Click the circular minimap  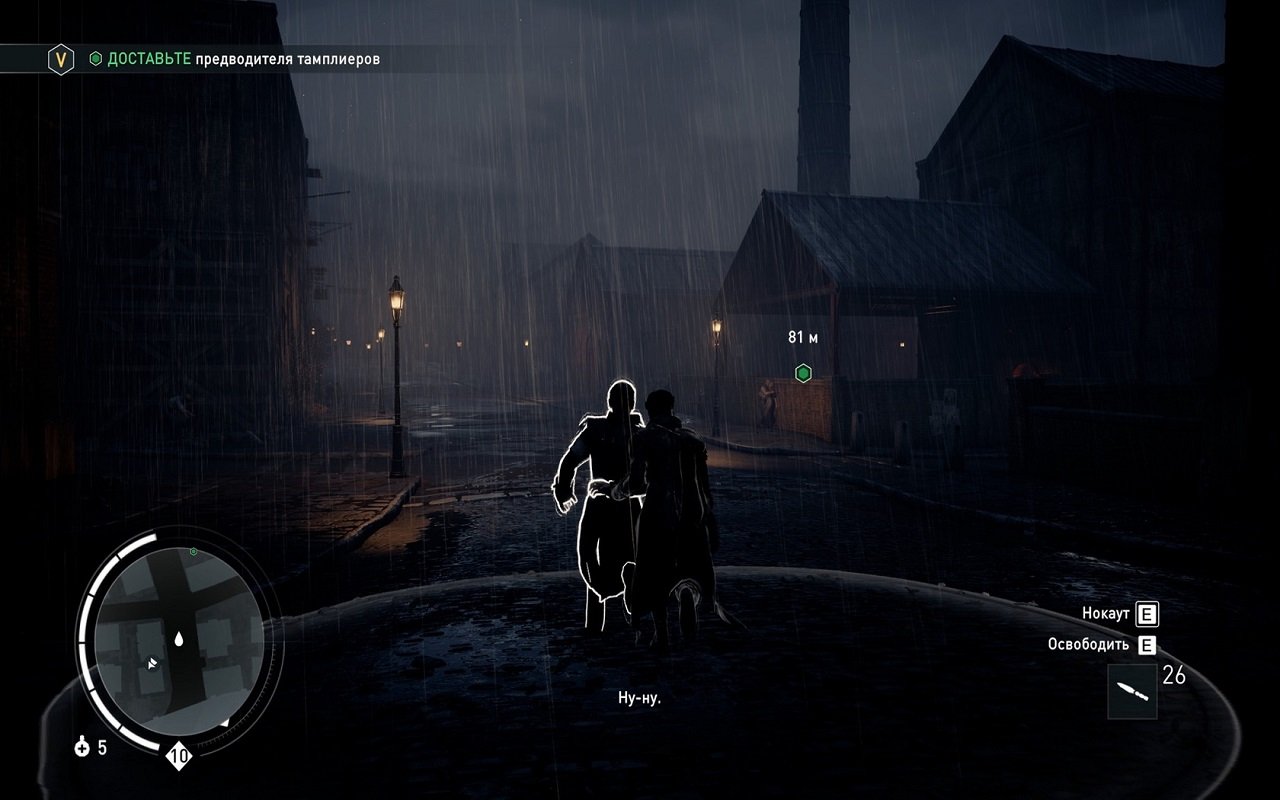180,640
